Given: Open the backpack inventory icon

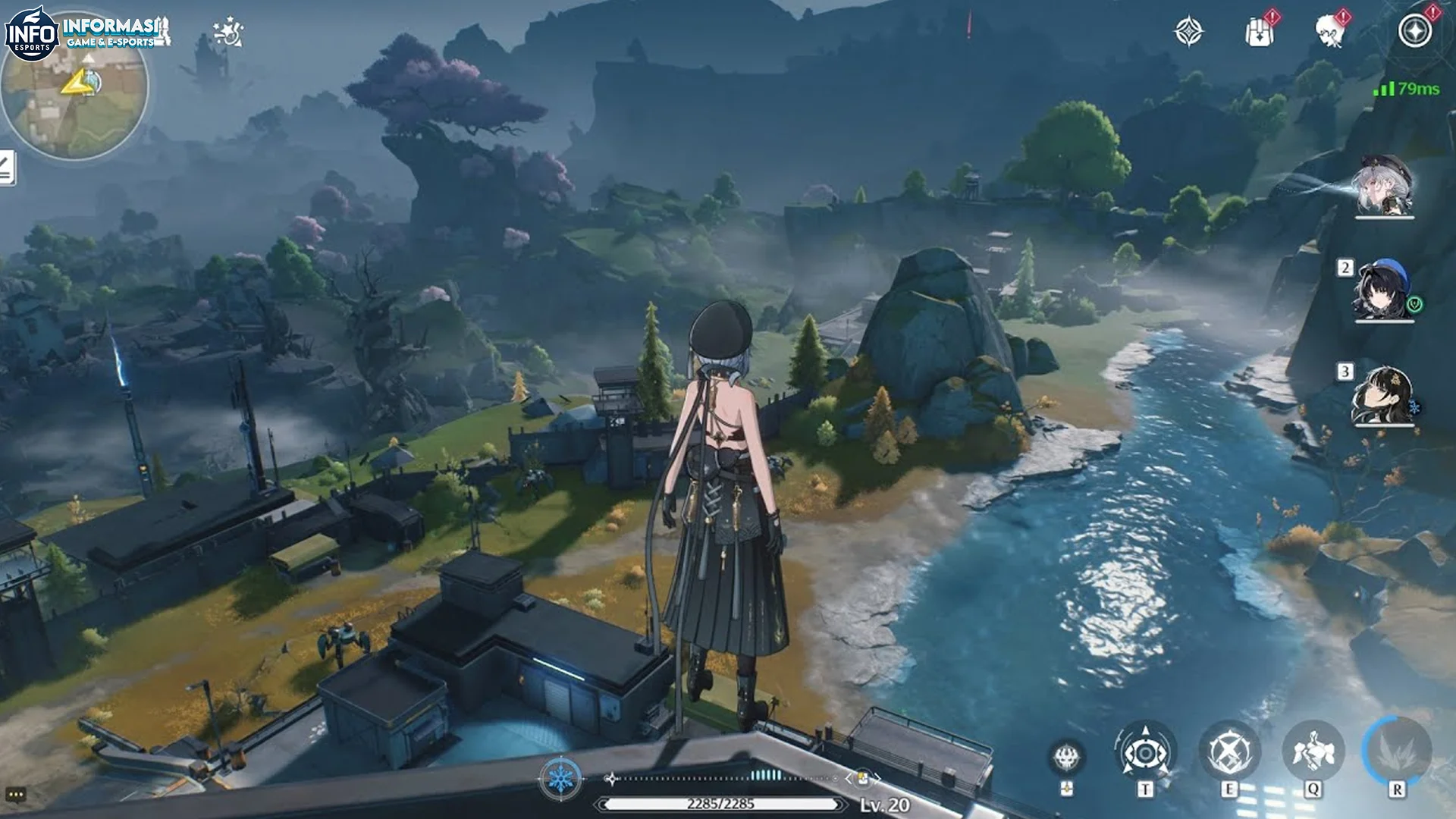Looking at the screenshot, I should (1260, 30).
